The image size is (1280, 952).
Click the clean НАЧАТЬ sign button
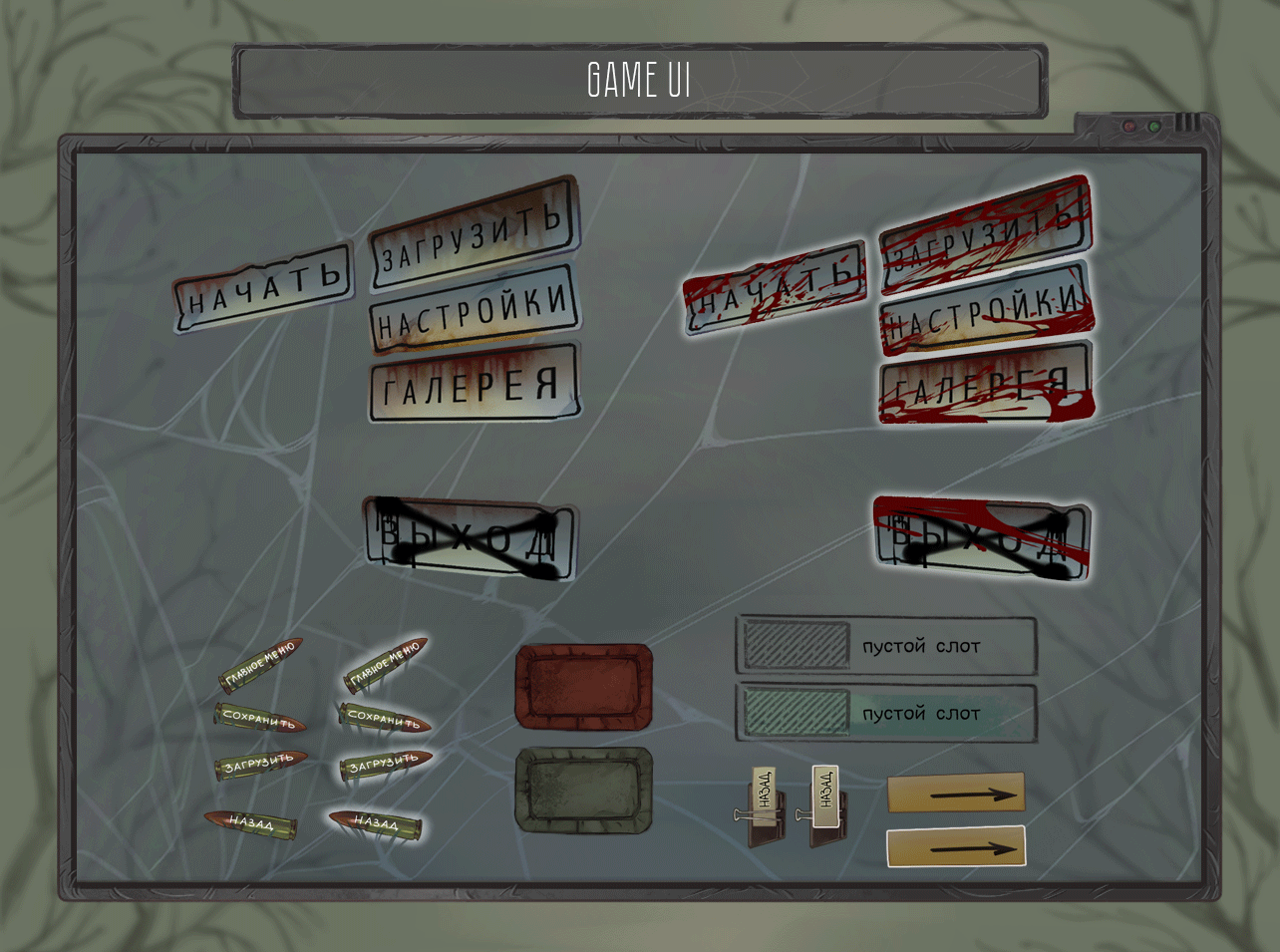(x=264, y=287)
